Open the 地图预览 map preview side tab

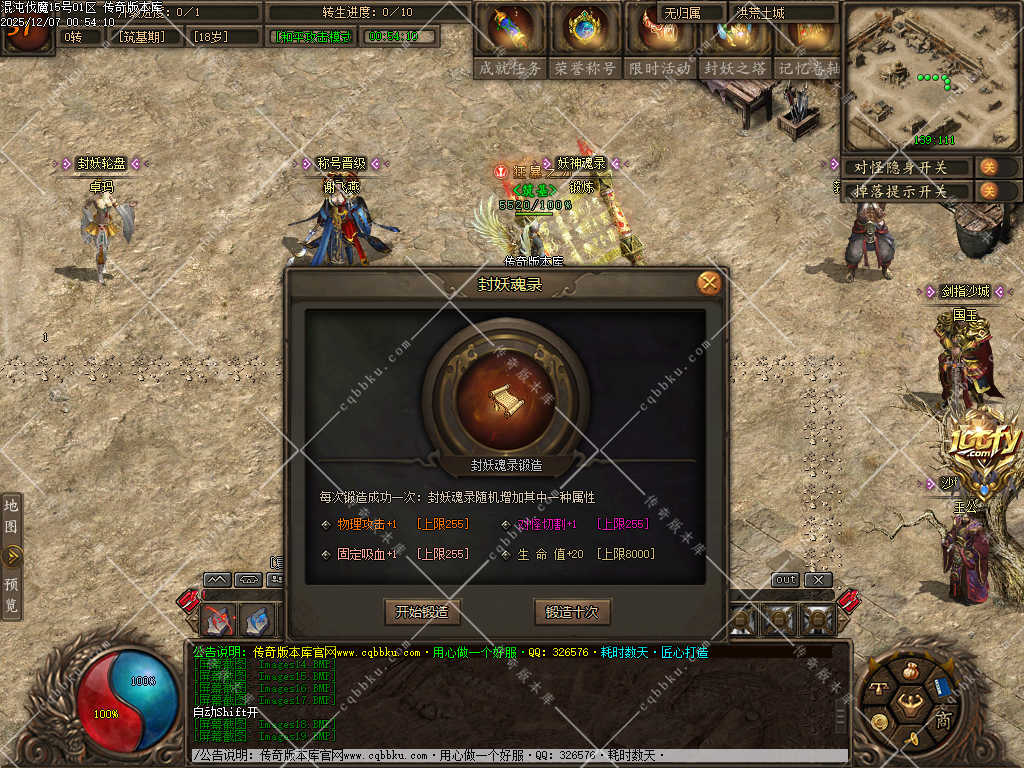pos(12,555)
